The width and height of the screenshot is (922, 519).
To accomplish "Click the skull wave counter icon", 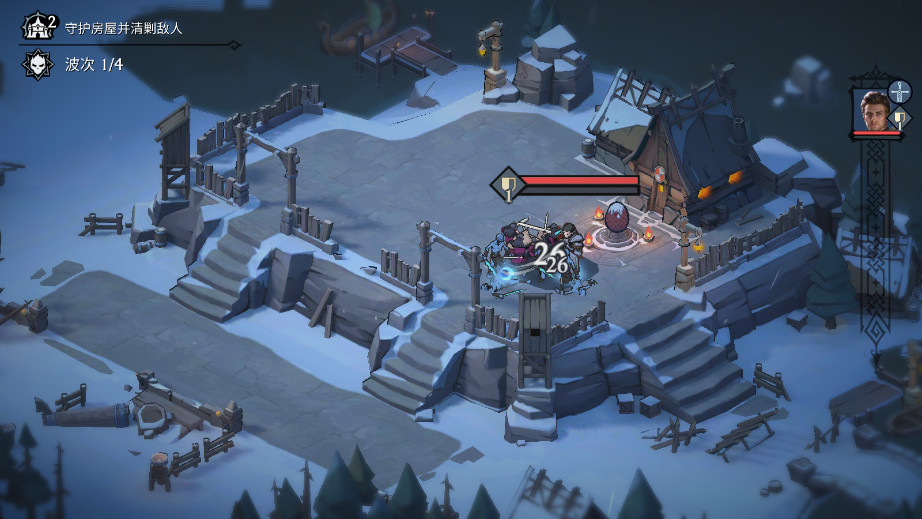I will pyautogui.click(x=36, y=65).
